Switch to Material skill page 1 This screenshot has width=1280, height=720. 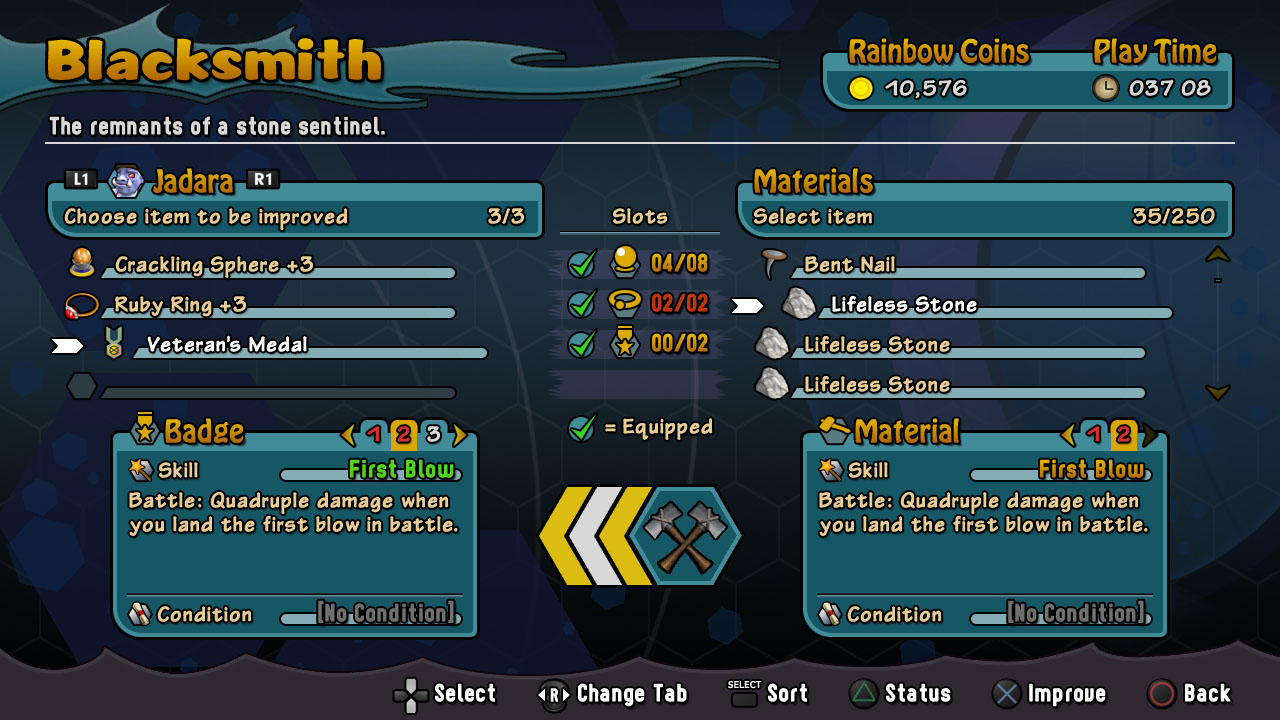pyautogui.click(x=1094, y=434)
